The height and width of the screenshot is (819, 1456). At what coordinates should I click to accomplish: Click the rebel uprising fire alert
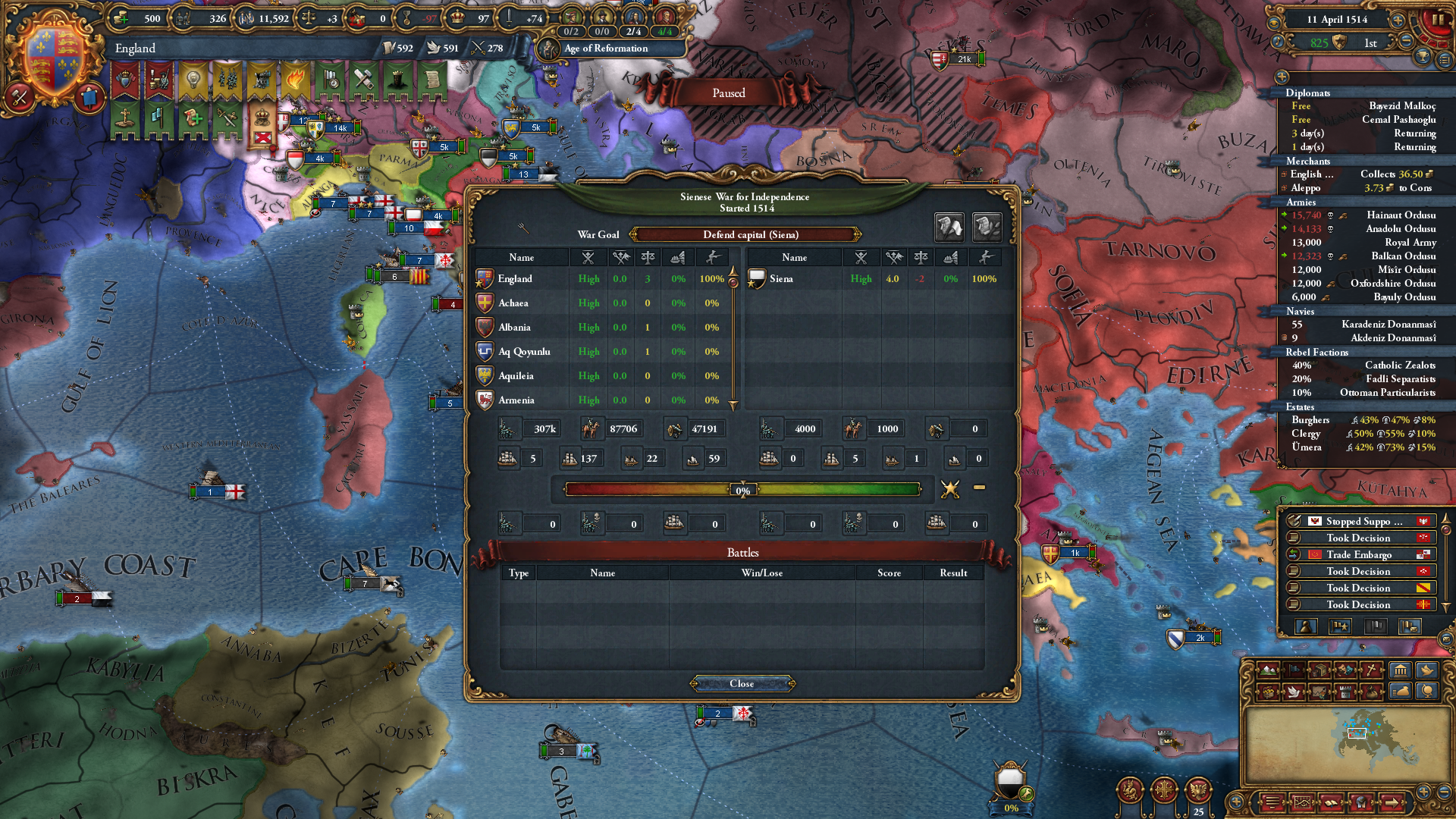tap(296, 80)
